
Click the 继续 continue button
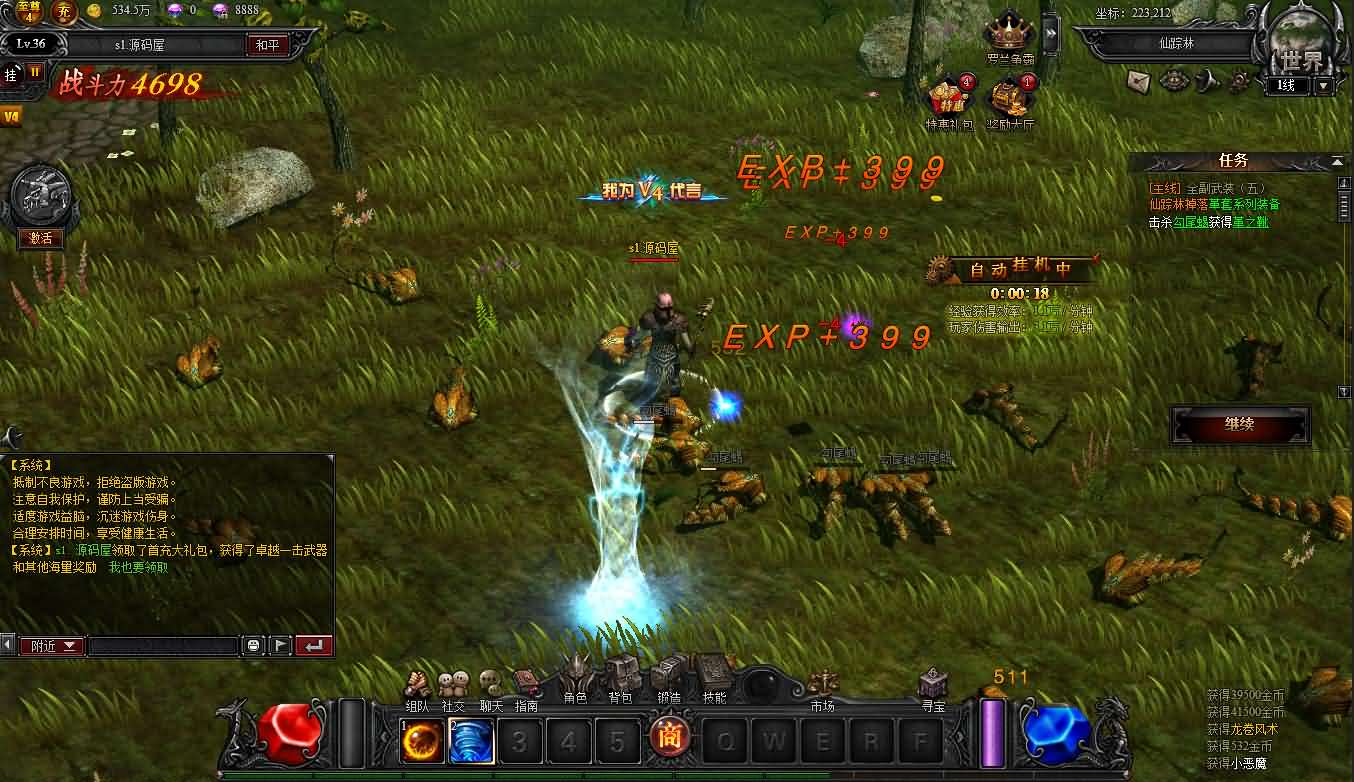[1240, 424]
